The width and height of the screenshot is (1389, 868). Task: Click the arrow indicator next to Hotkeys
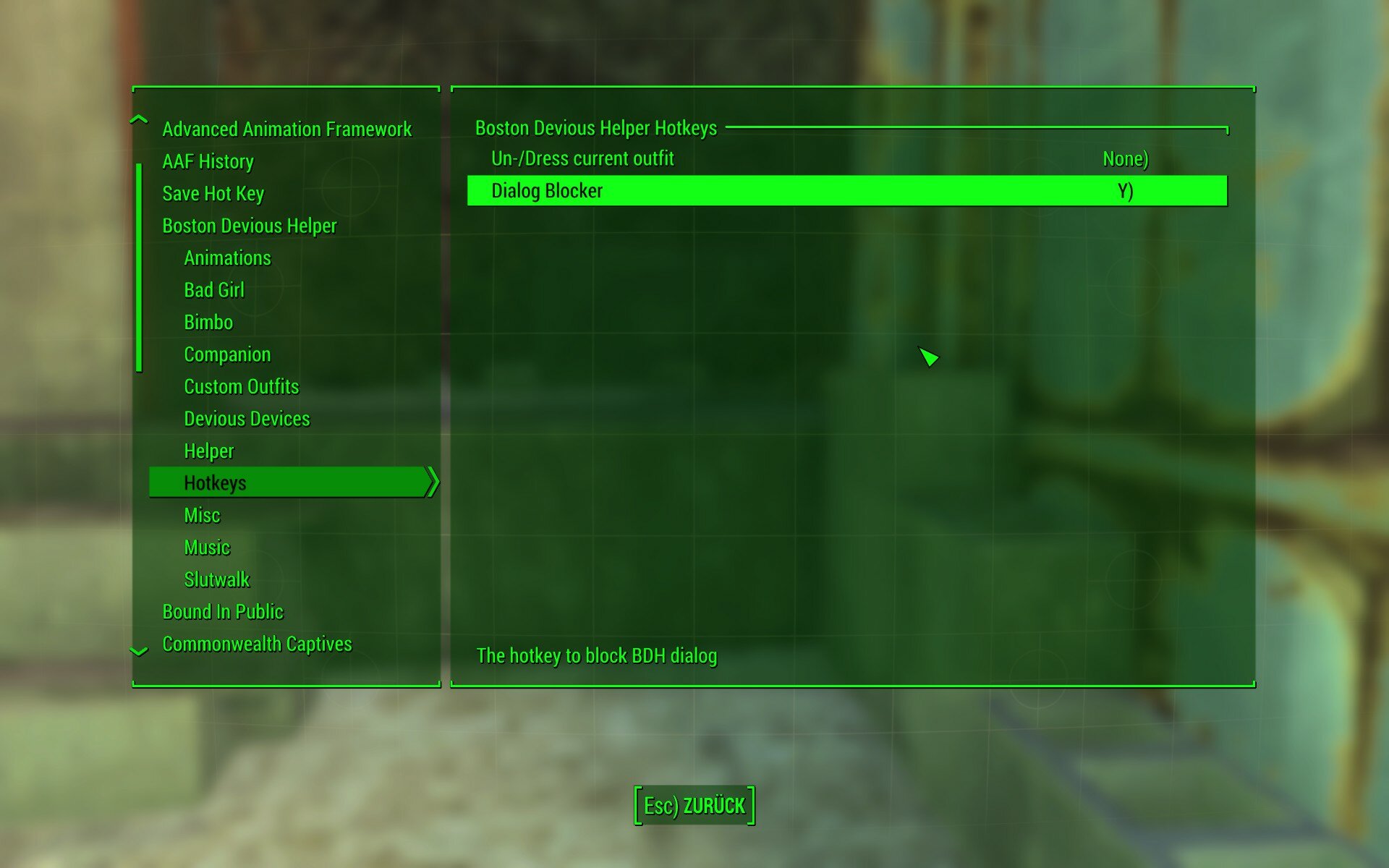pyautogui.click(x=432, y=482)
